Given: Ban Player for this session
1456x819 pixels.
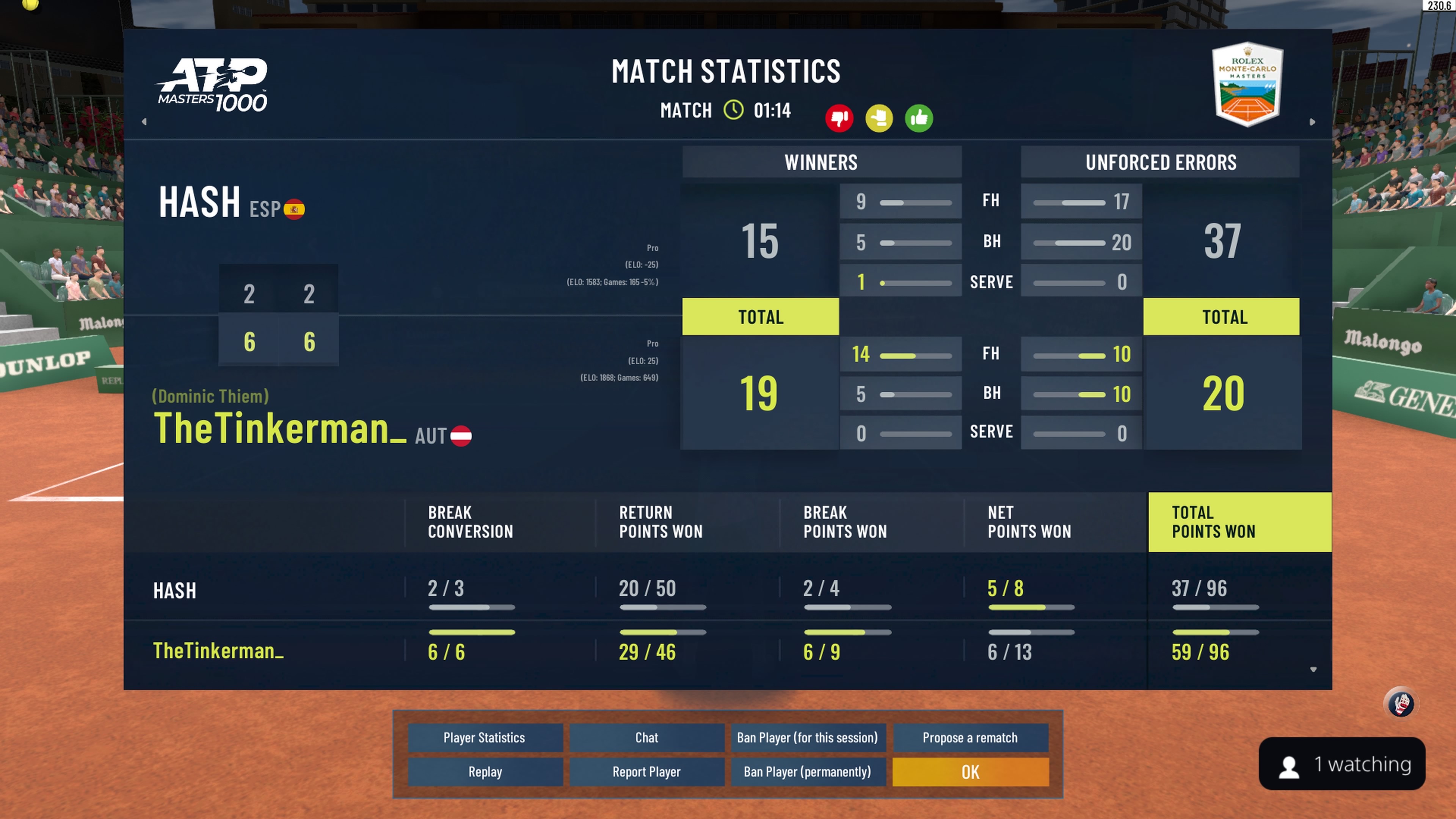Looking at the screenshot, I should 808,737.
